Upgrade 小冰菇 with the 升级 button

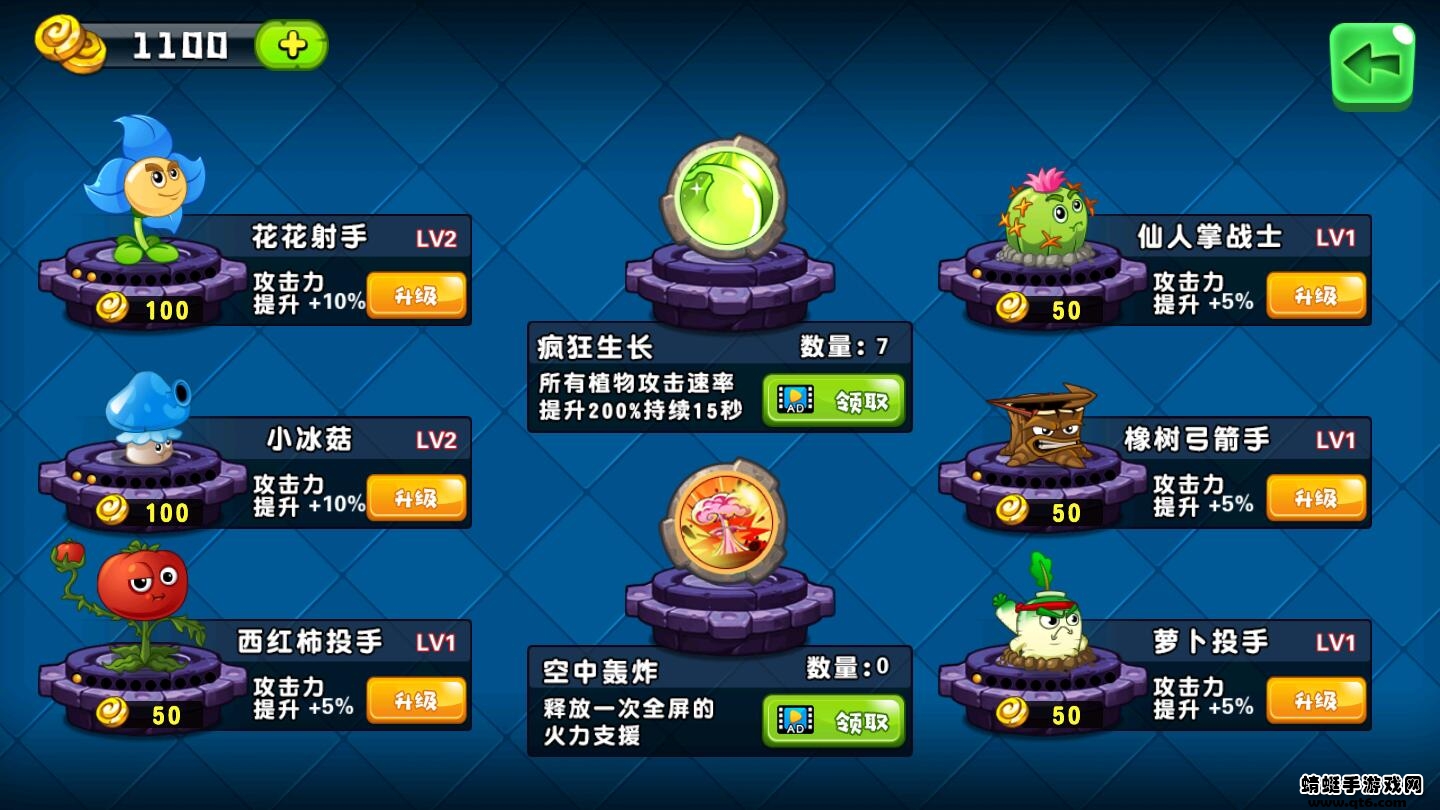(x=417, y=497)
